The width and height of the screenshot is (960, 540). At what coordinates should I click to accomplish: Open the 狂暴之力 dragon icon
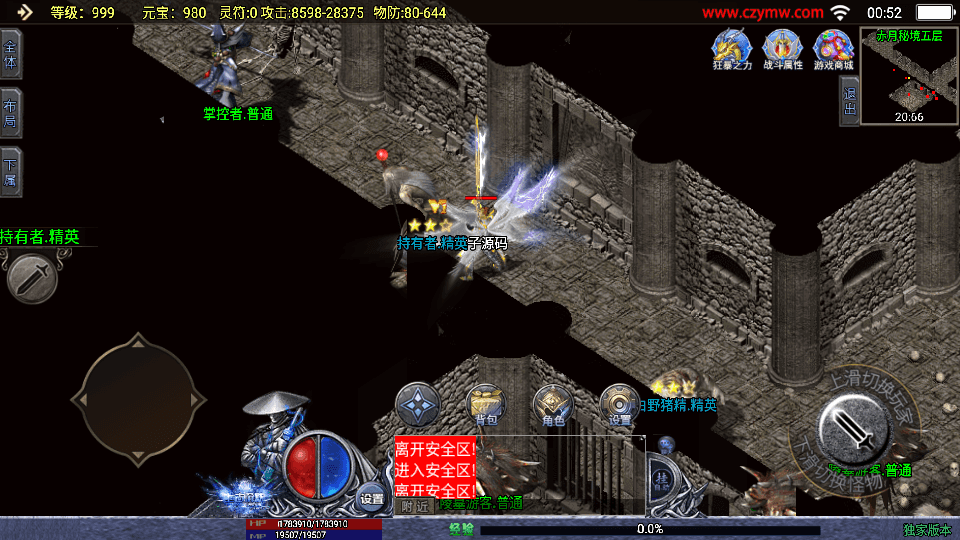coord(729,46)
